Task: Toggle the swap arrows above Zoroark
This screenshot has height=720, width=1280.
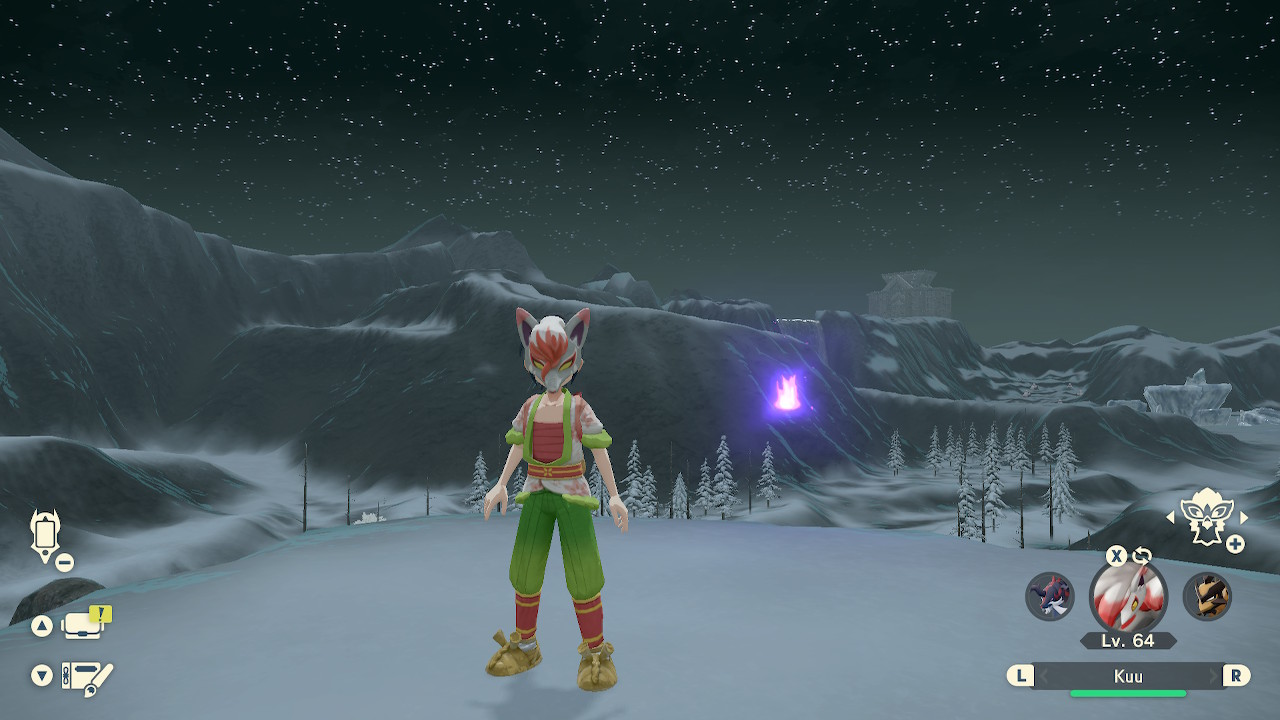Action: tap(1142, 556)
